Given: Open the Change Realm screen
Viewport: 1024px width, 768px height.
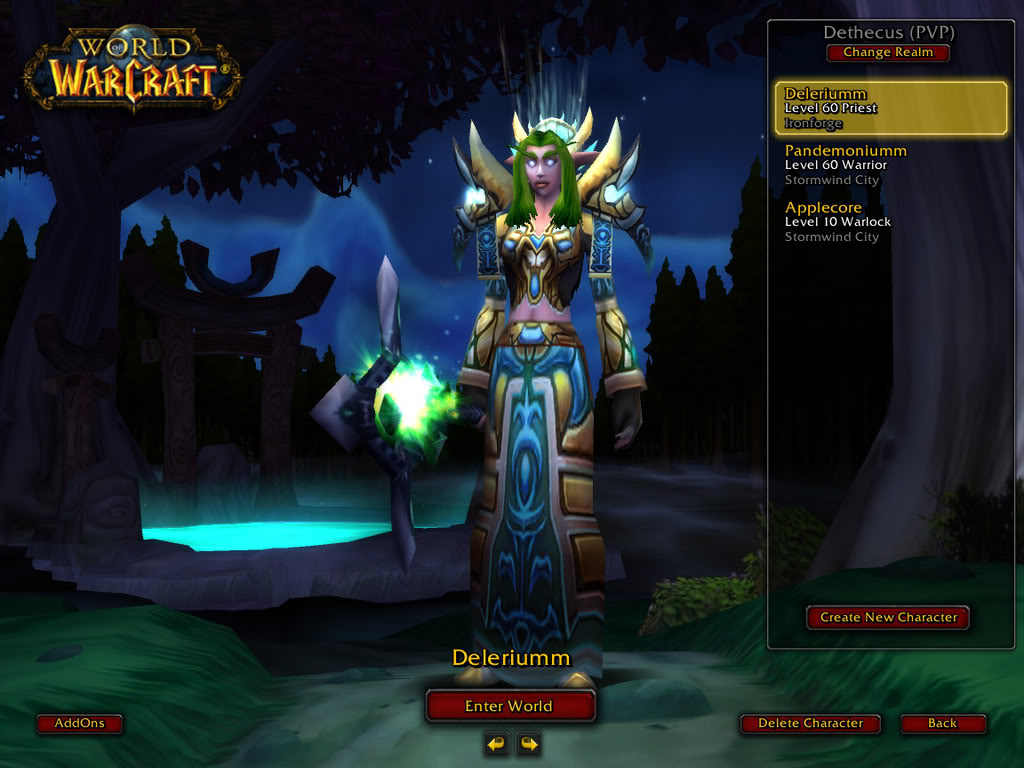Looking at the screenshot, I should click(888, 53).
